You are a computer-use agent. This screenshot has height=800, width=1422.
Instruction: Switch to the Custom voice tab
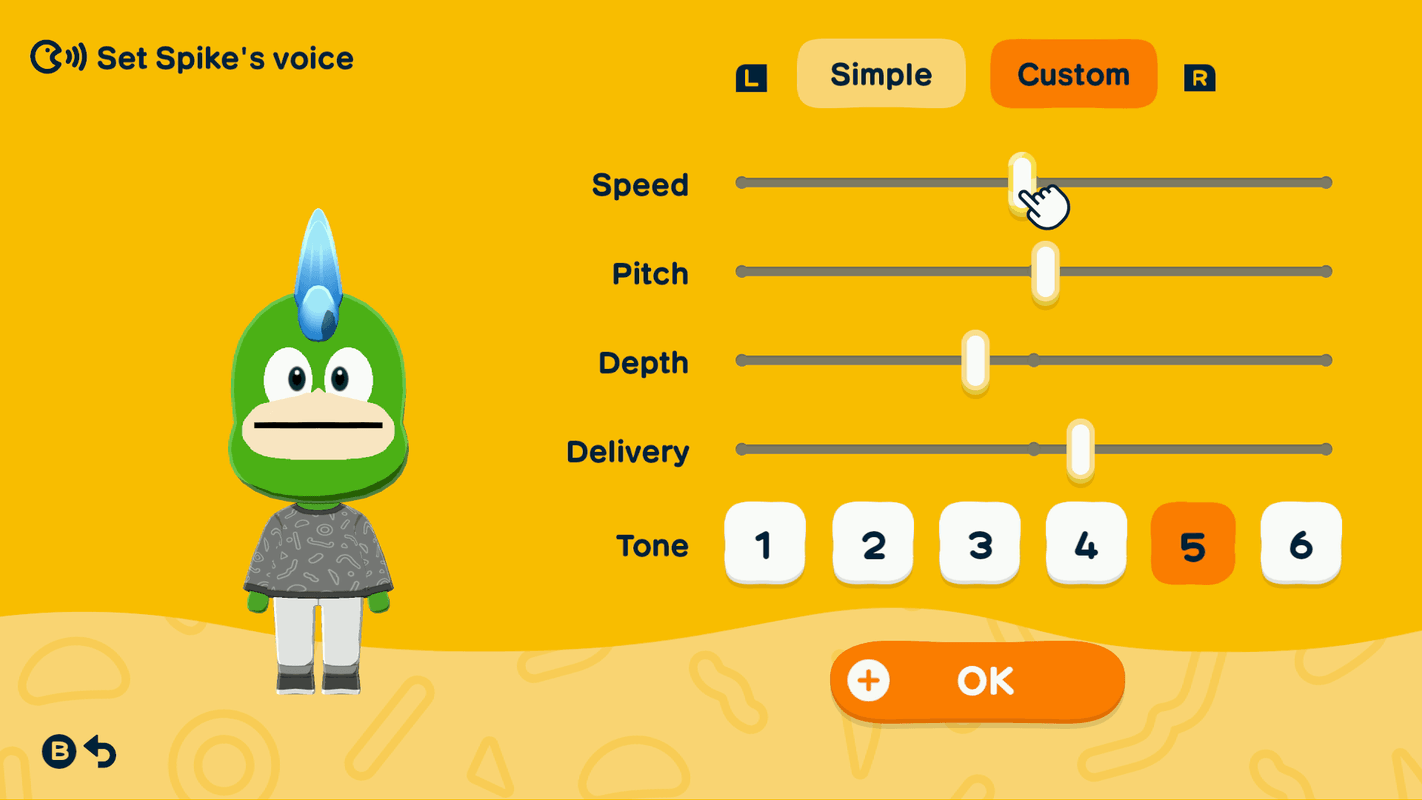tap(1073, 73)
